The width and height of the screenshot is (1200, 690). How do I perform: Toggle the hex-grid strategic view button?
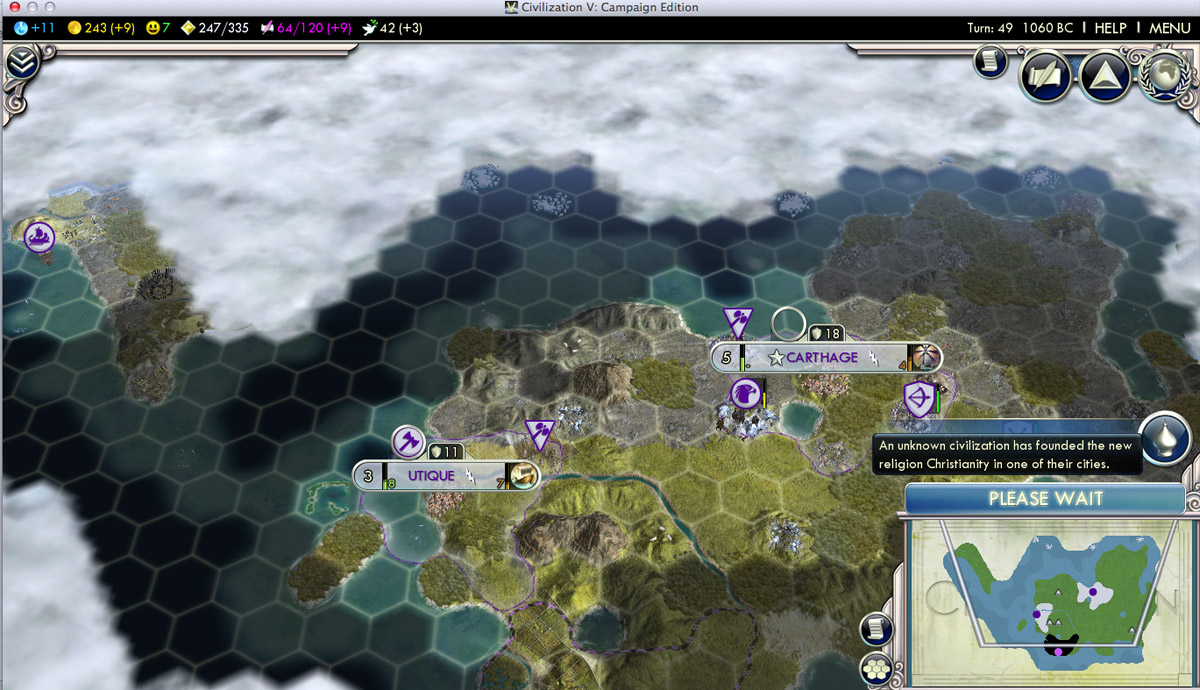point(877,669)
